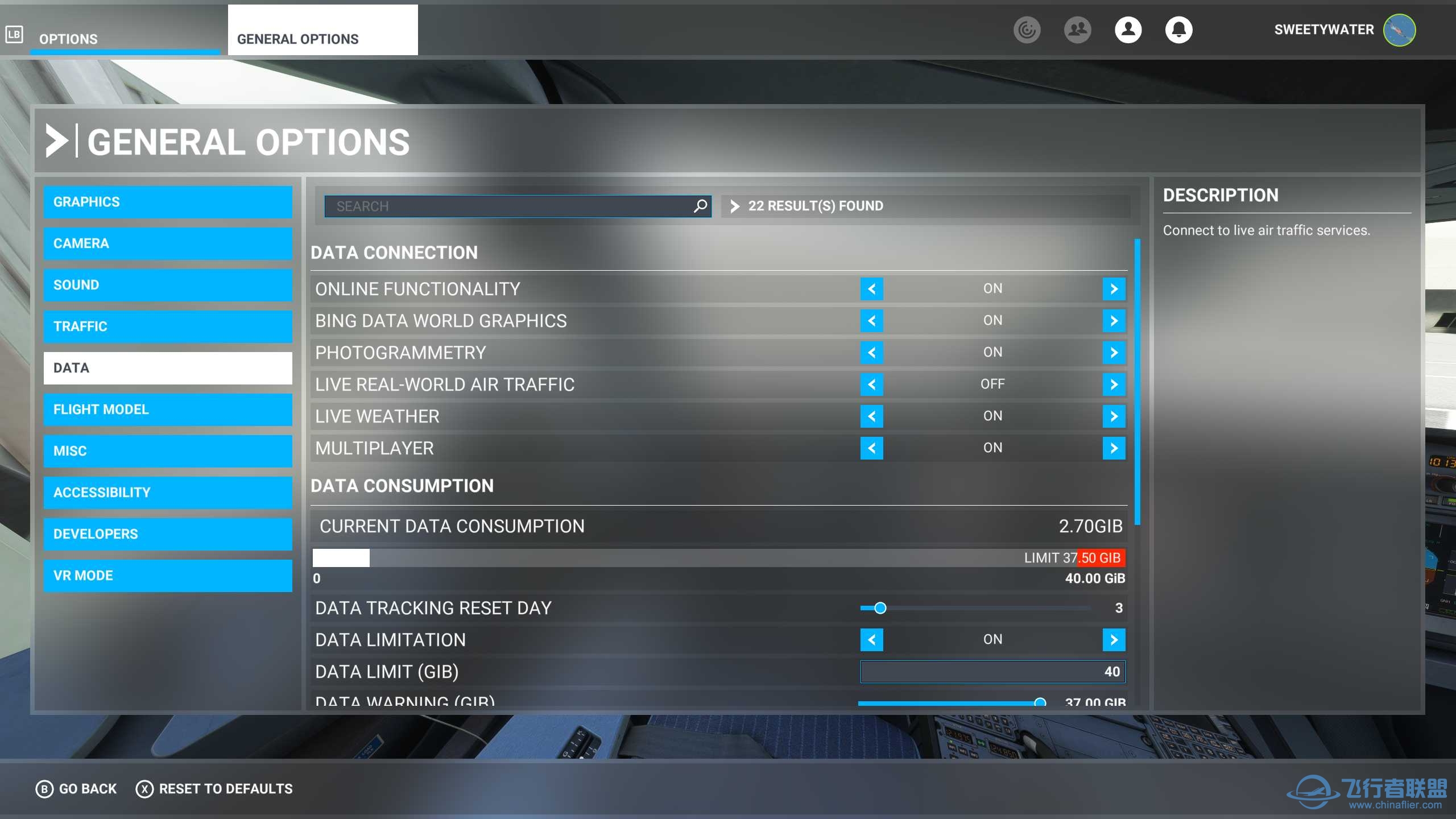This screenshot has height=819, width=1456.
Task: Select the VR Mode category
Action: 168,576
